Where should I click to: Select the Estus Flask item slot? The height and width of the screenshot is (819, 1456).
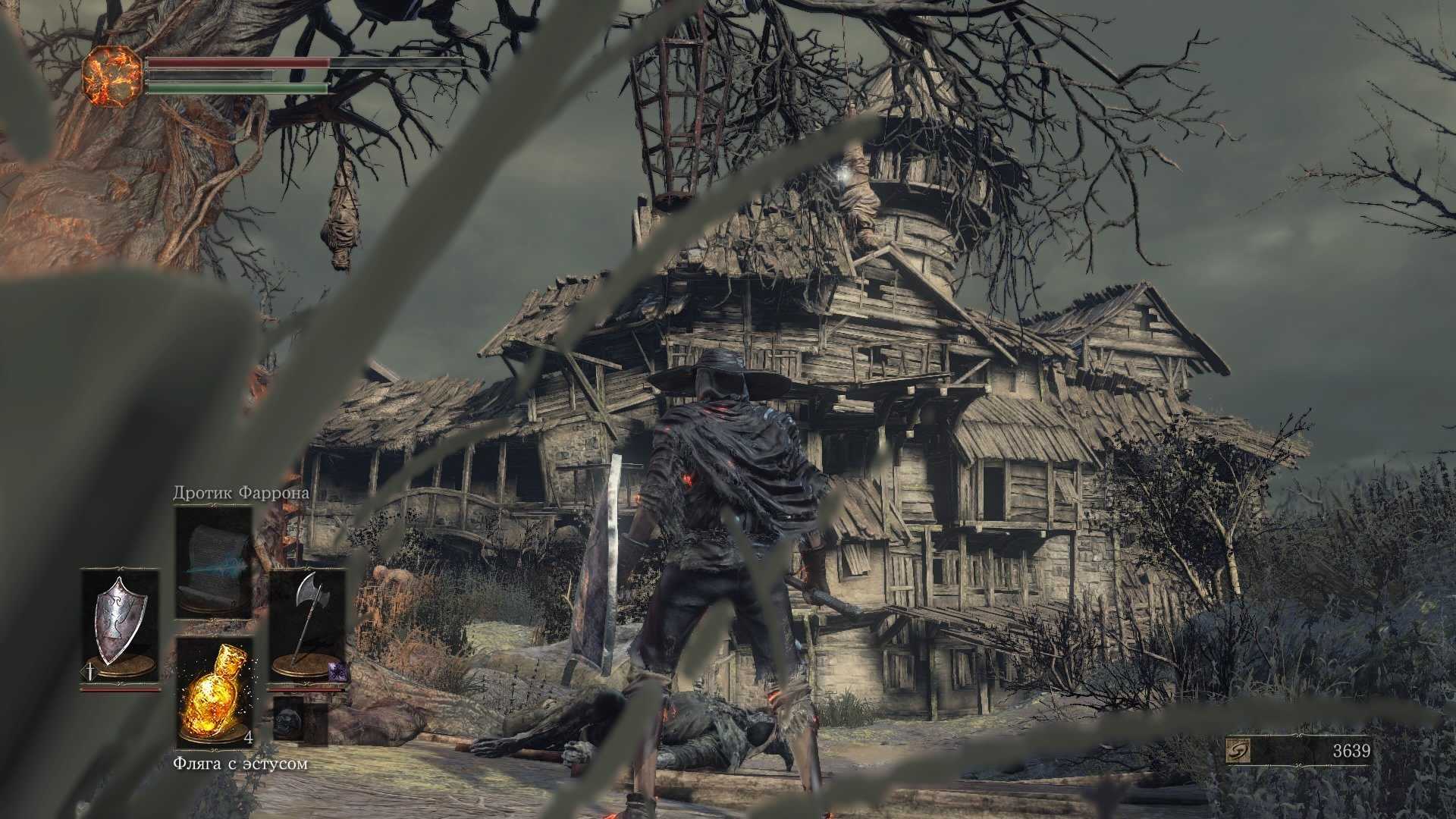coord(214,692)
